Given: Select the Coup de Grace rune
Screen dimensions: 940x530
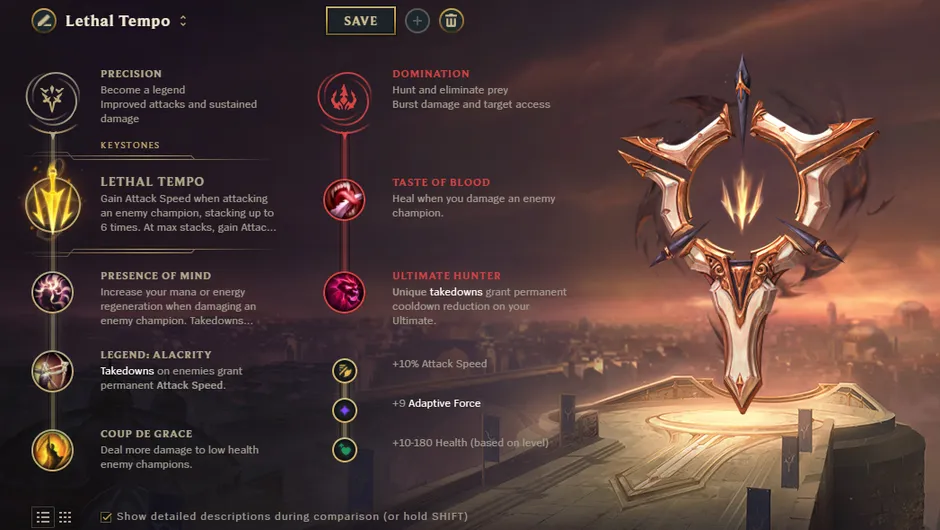Looking at the screenshot, I should coord(52,450).
